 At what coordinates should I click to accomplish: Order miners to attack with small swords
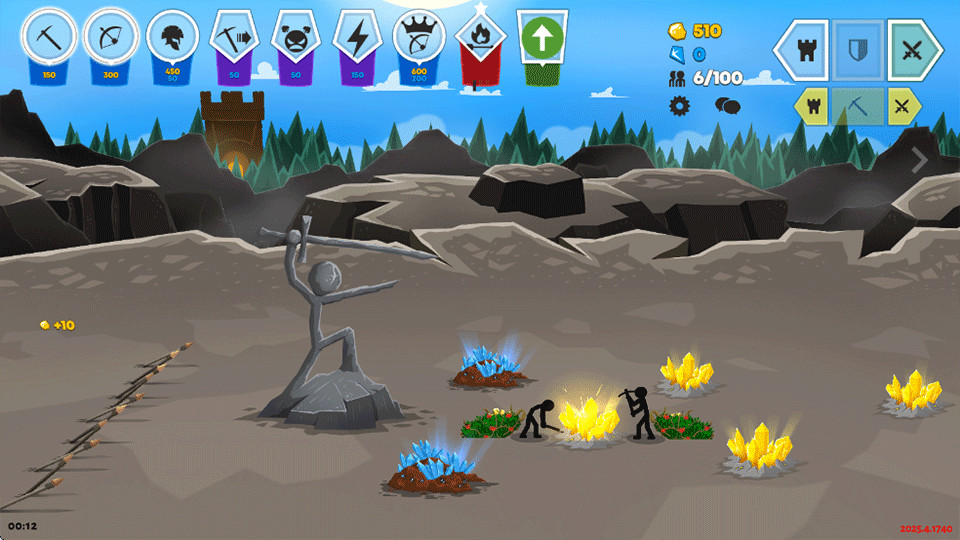(903, 105)
